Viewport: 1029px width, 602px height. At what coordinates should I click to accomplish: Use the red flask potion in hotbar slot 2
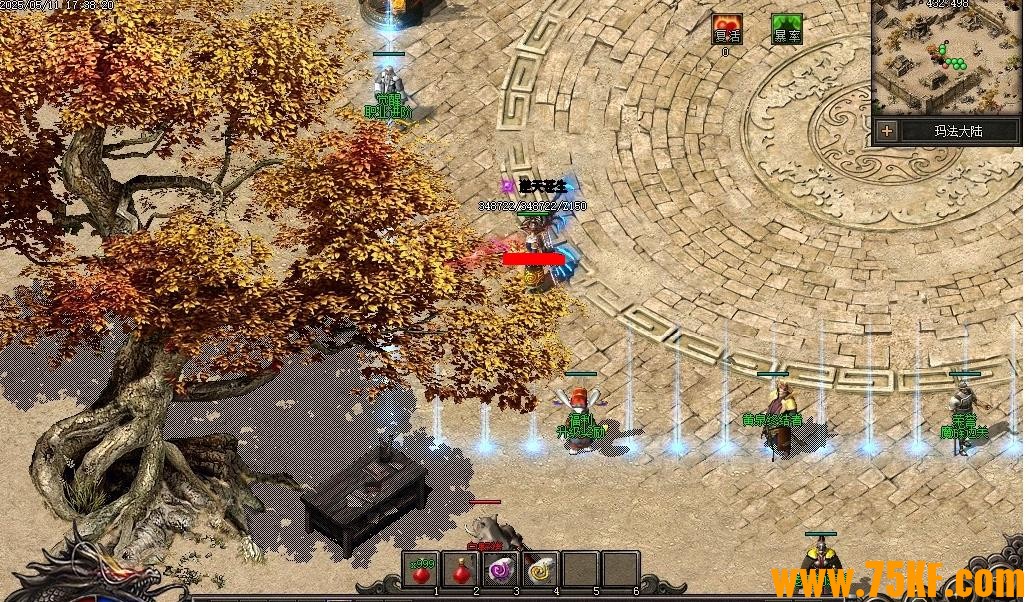point(461,570)
